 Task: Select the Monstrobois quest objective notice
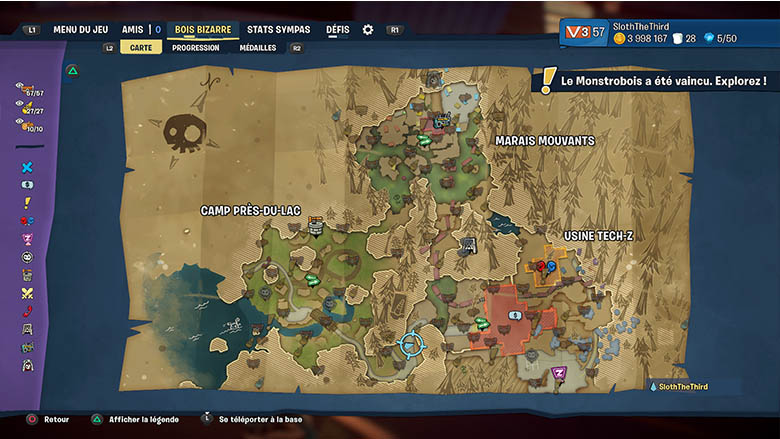coord(655,80)
